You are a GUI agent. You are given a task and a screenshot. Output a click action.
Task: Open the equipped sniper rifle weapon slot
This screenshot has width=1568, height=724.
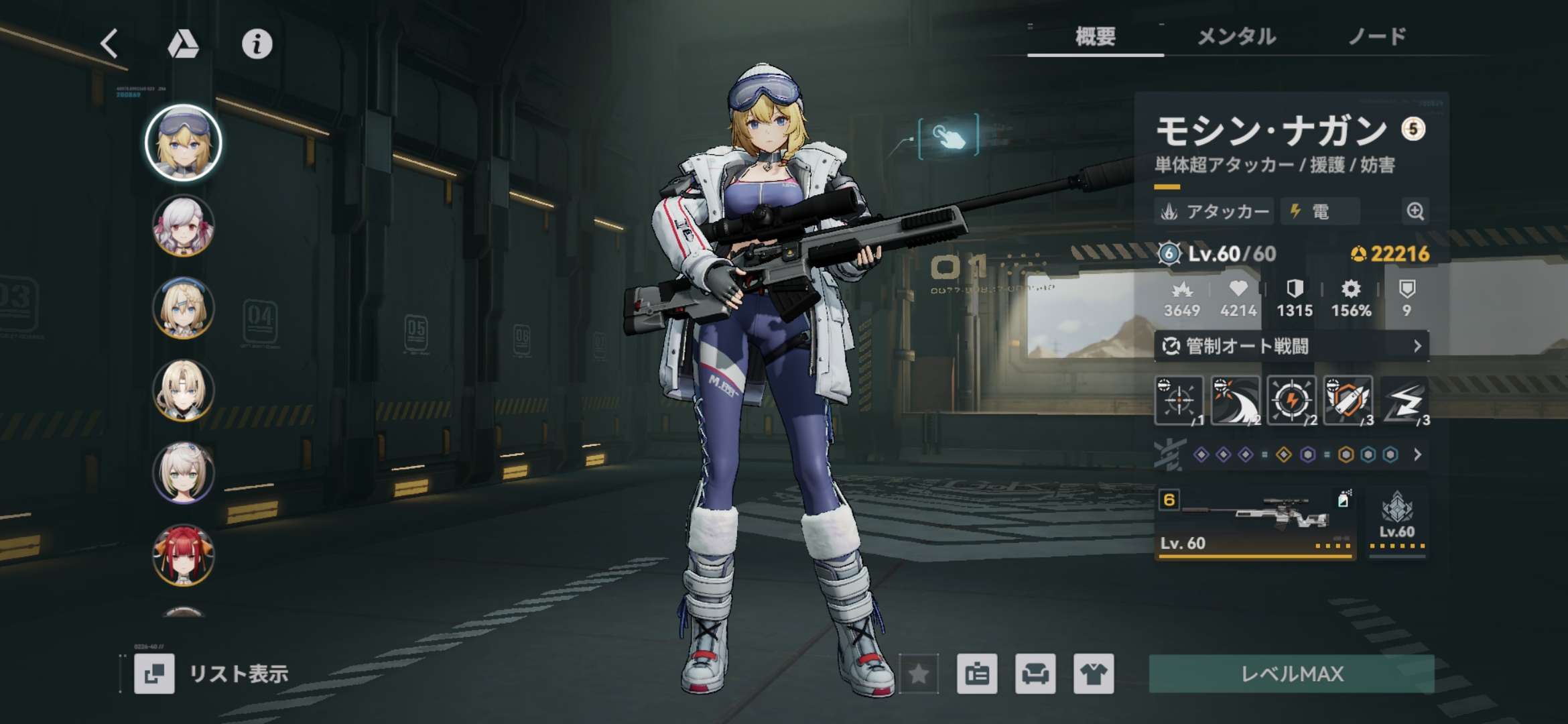(1254, 524)
